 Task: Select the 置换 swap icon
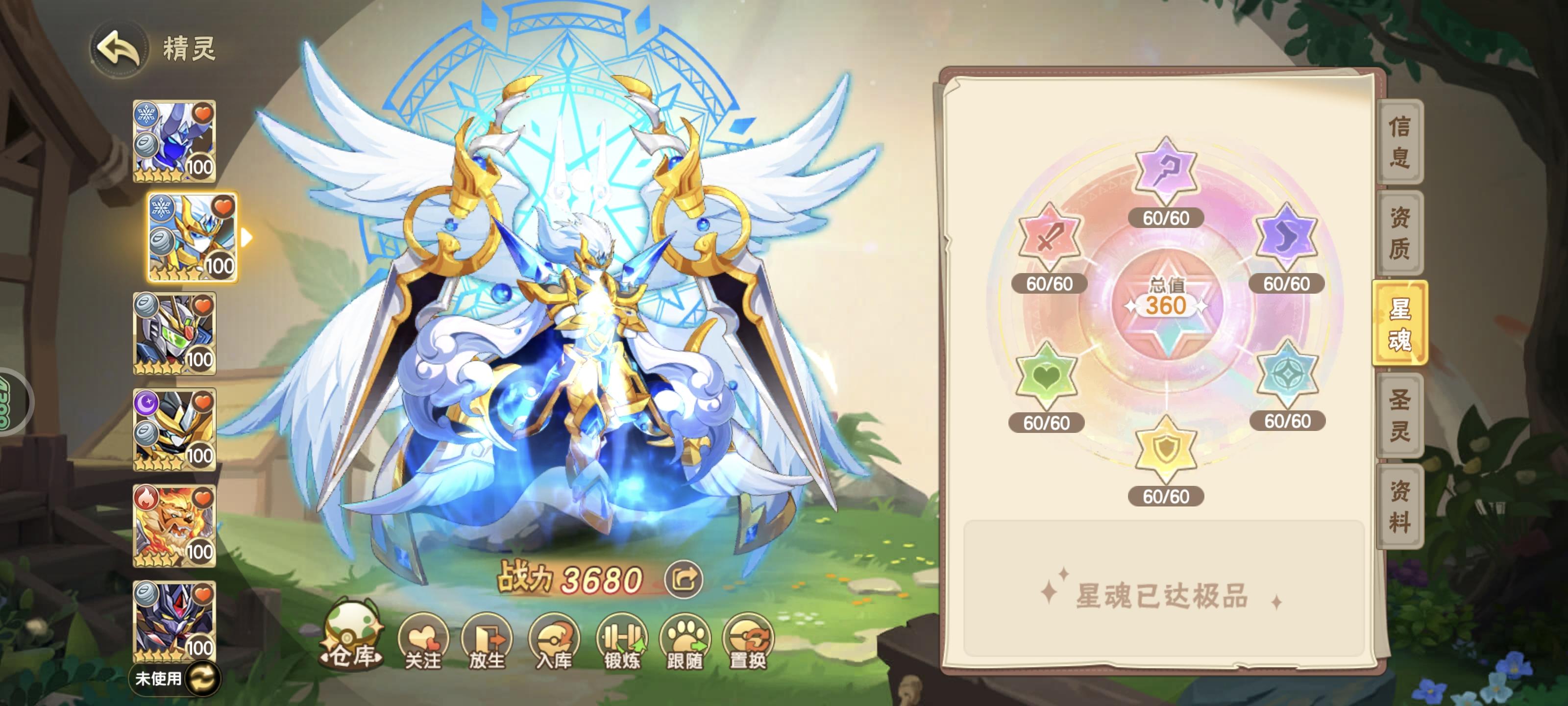pos(752,641)
